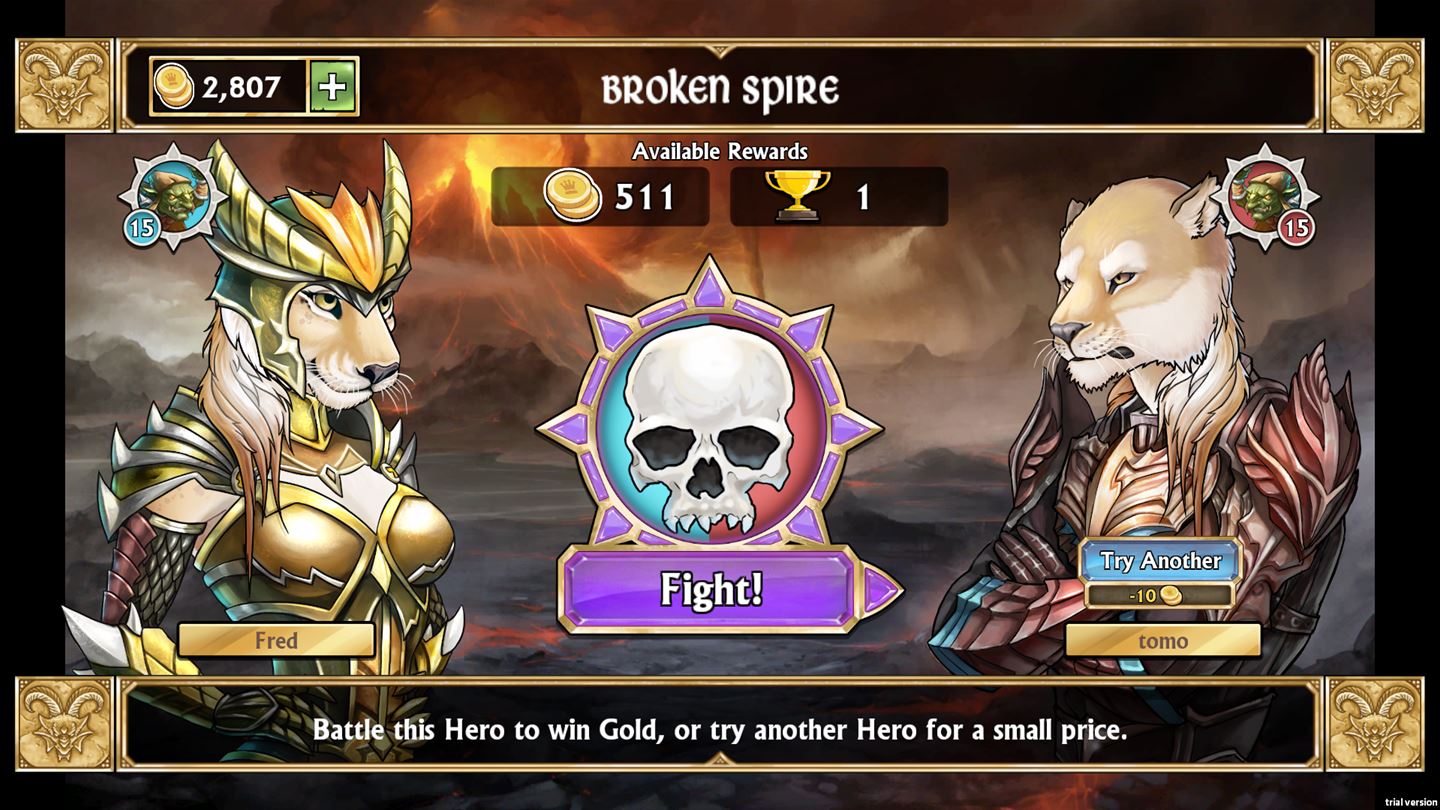Click the crowned coin icon next to 511
This screenshot has width=1440, height=810.
coord(571,196)
